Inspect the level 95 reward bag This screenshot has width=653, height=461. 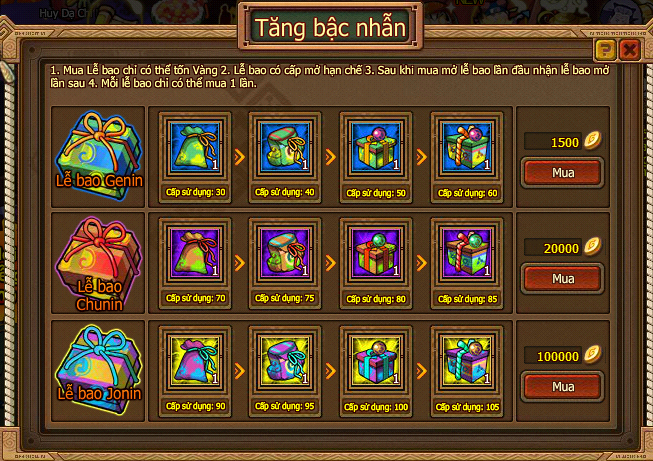click(x=281, y=362)
